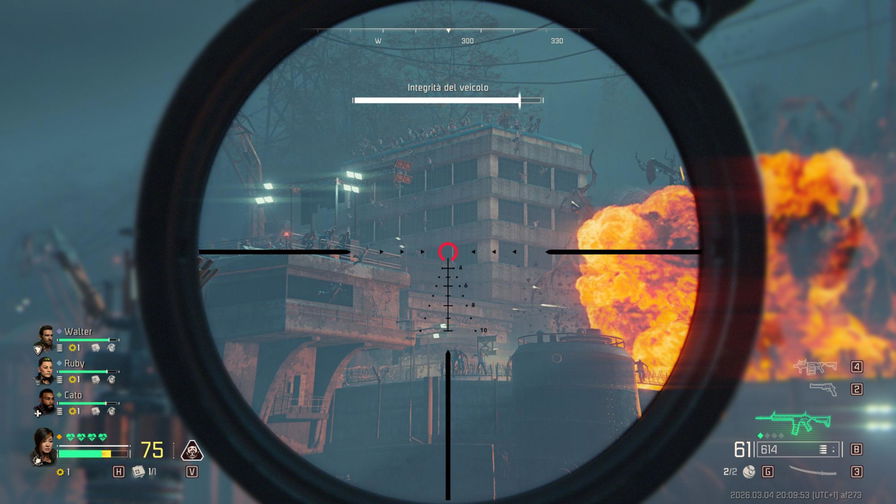The image size is (896, 504).
Task: Activate the masked-face ability icon
Action: 191,450
